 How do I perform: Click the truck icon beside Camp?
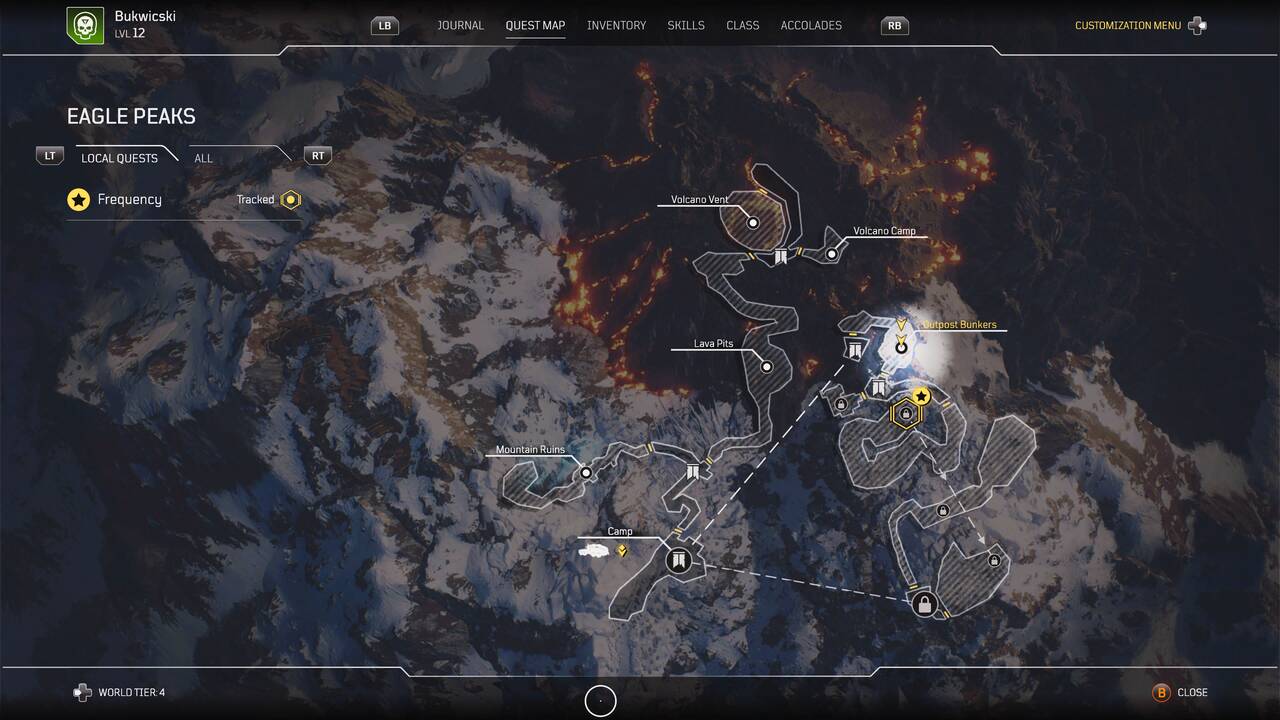coord(592,549)
